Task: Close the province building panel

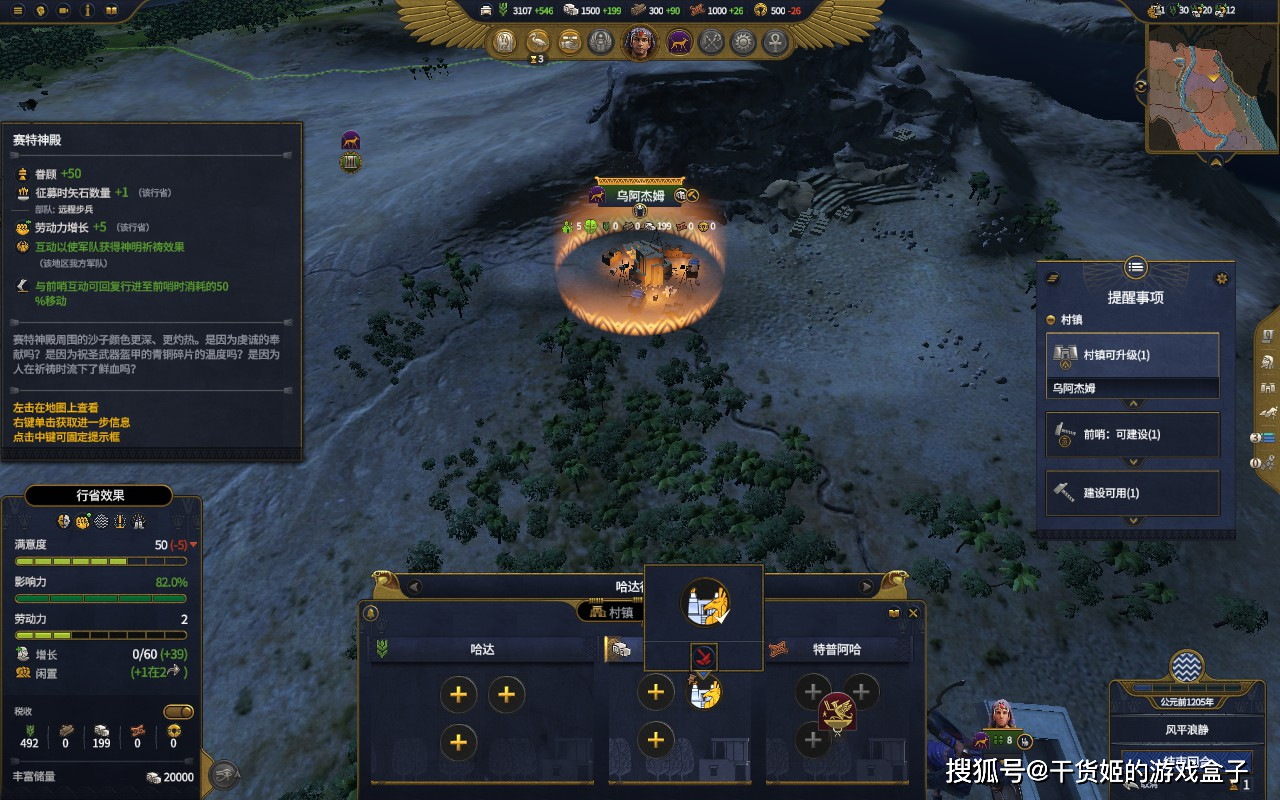Action: point(913,613)
